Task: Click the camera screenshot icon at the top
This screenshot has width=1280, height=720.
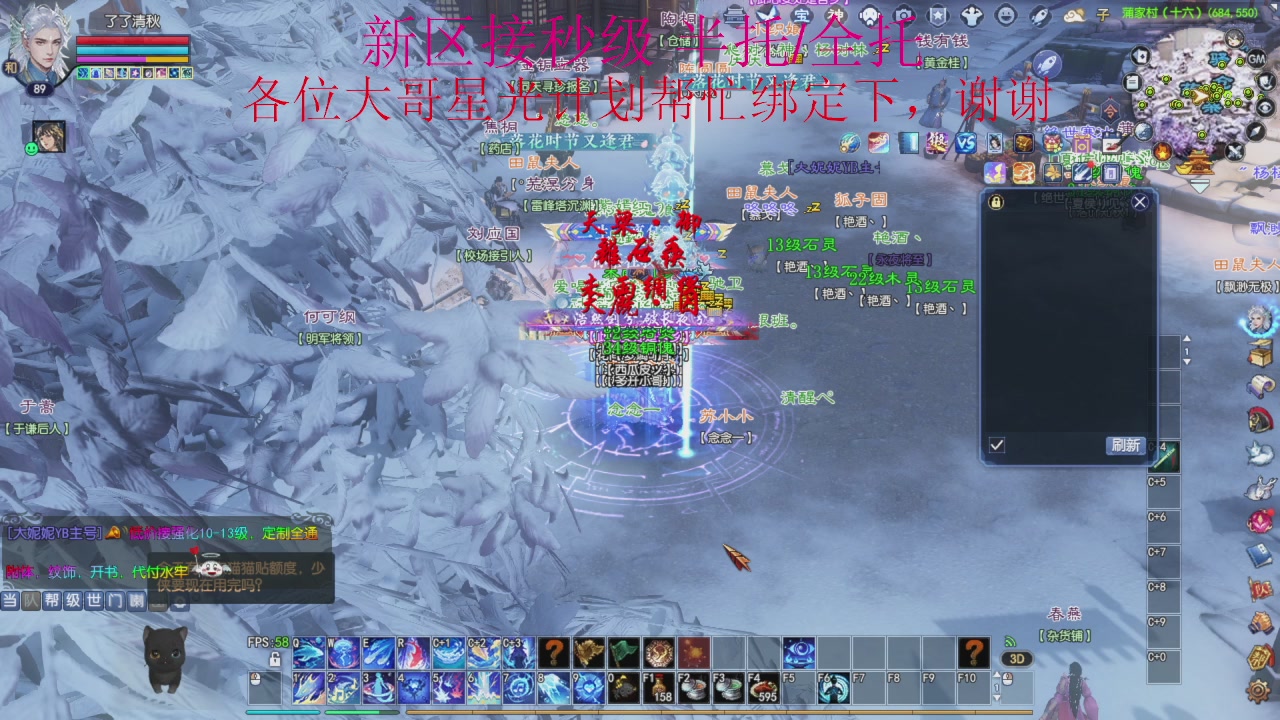Action: [x=904, y=13]
